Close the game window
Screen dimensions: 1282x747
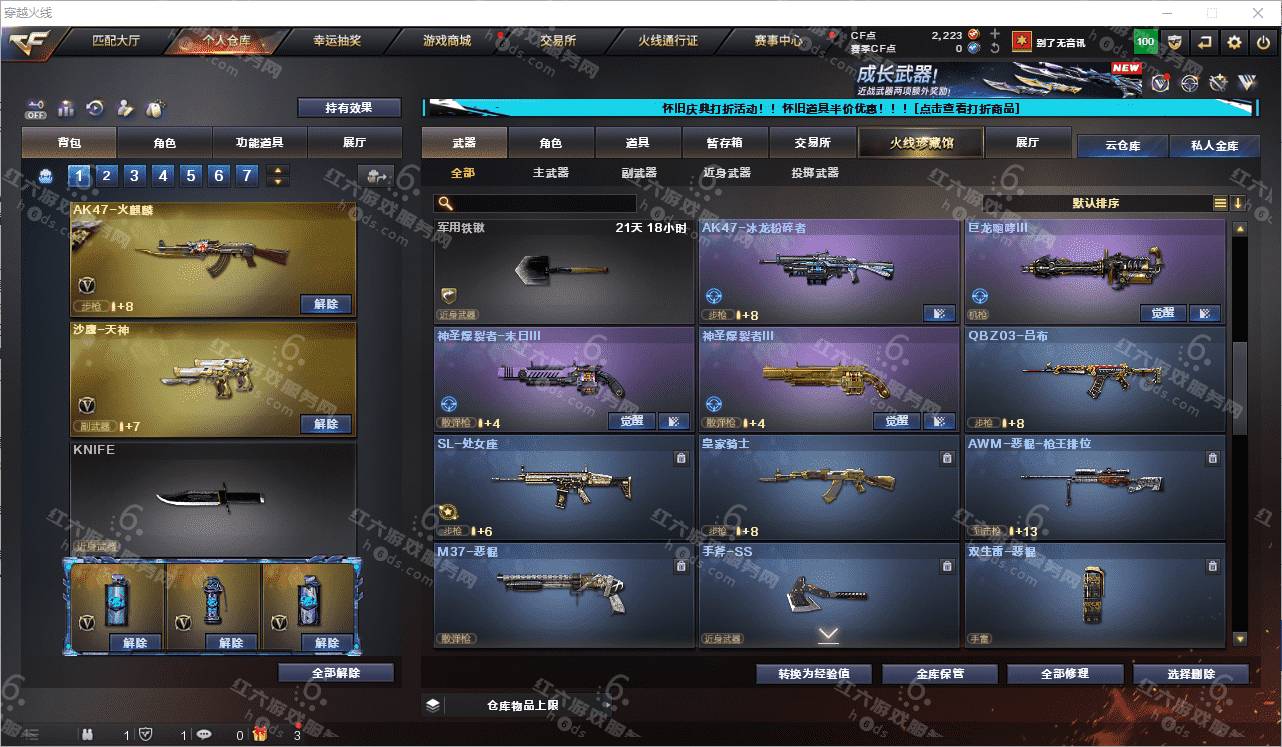tap(1259, 13)
